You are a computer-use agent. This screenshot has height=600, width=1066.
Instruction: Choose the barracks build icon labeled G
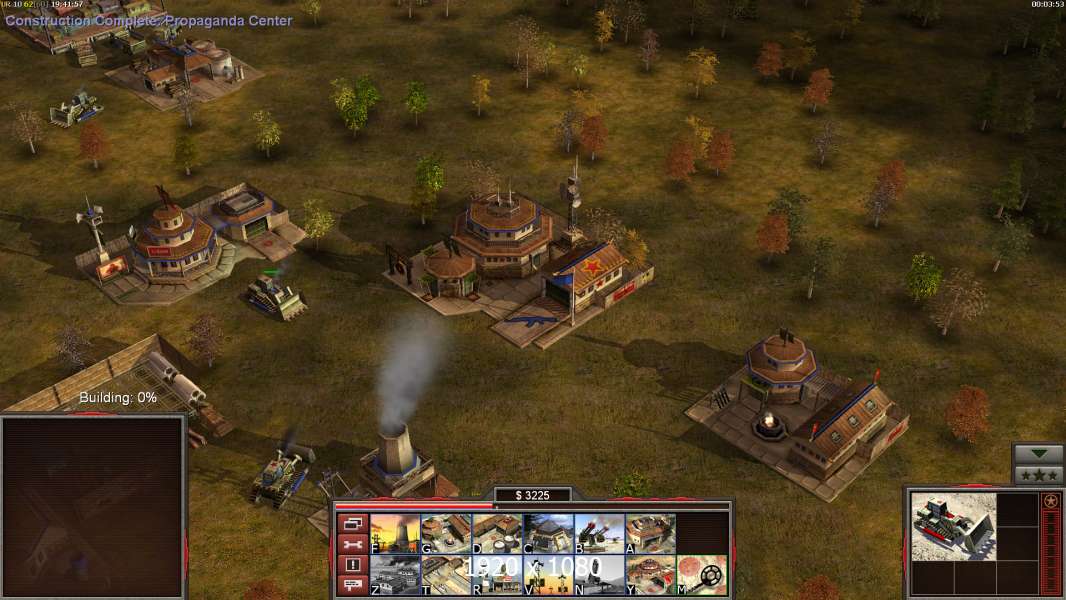coord(446,534)
